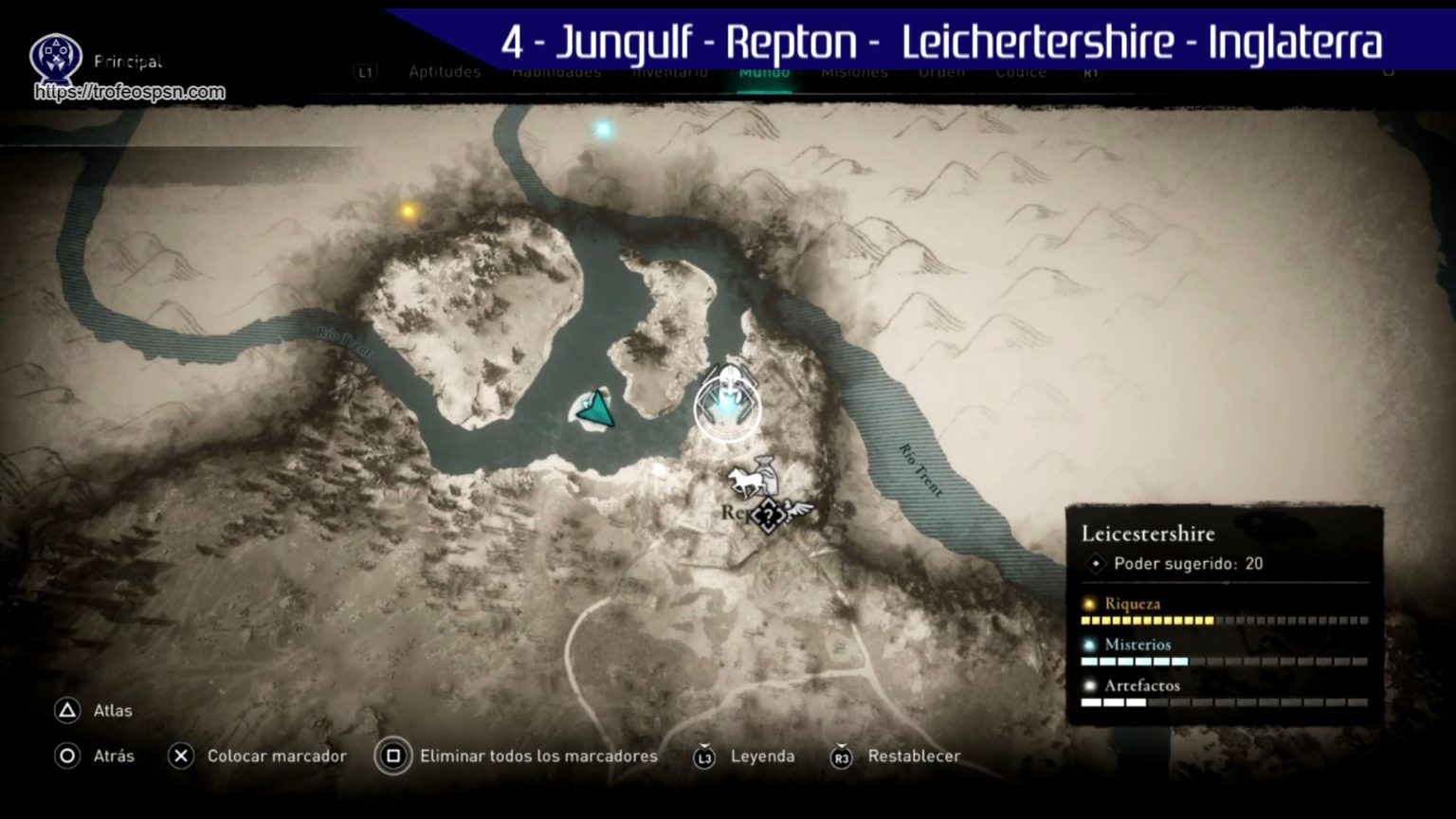
Task: Switch to the Misiones tab
Action: click(x=854, y=72)
